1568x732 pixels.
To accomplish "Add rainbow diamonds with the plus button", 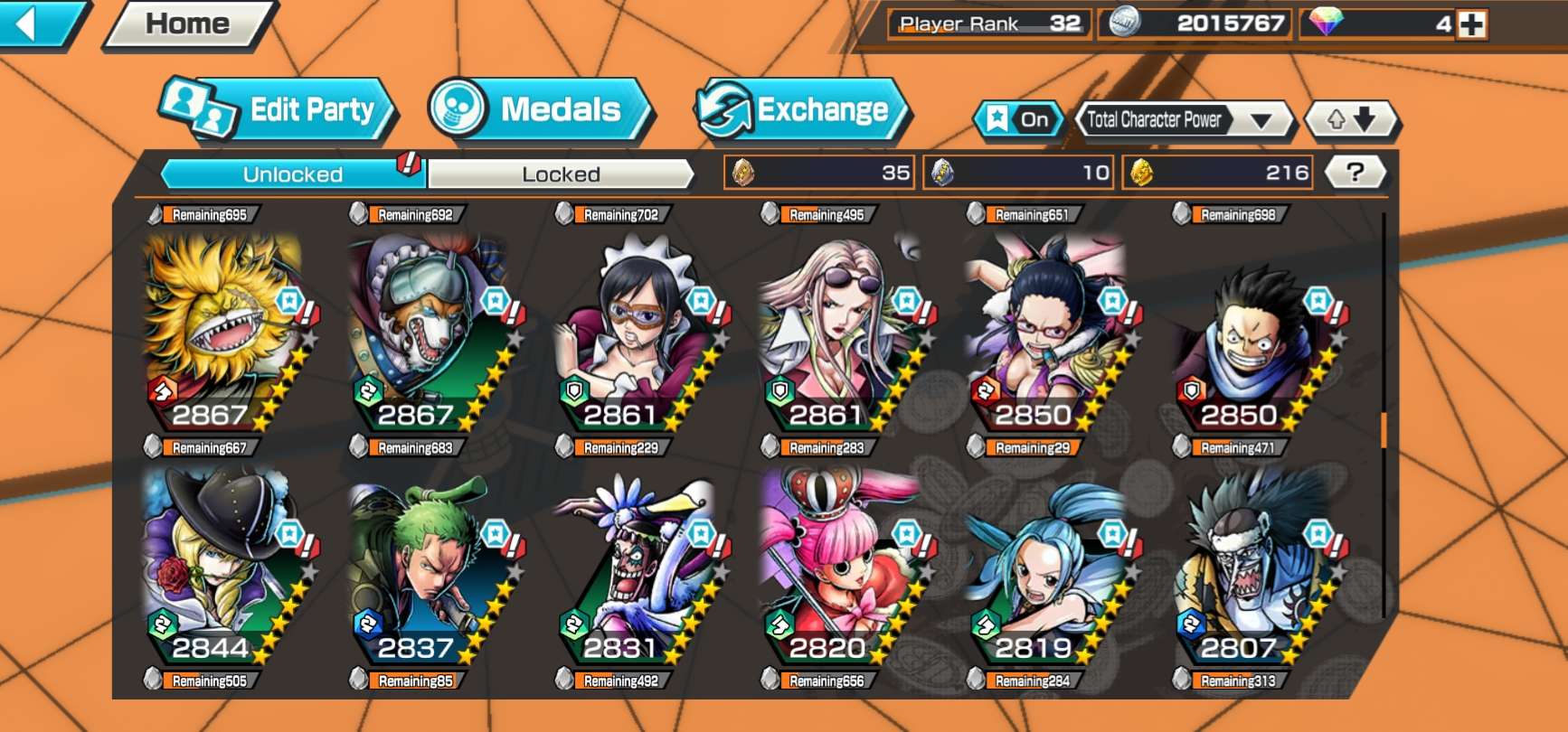I will 1471,24.
